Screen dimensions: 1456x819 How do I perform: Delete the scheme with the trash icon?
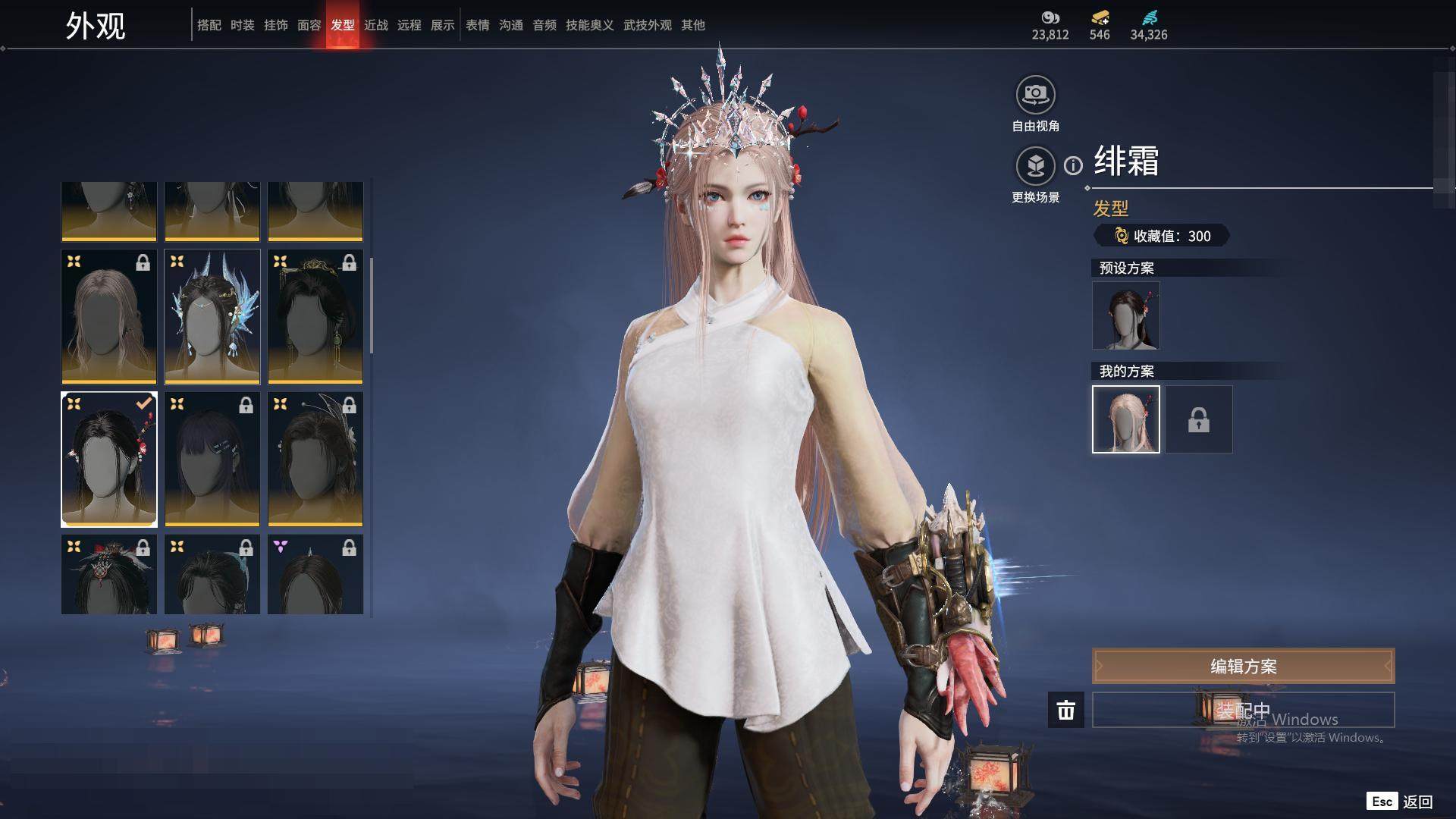tap(1066, 711)
